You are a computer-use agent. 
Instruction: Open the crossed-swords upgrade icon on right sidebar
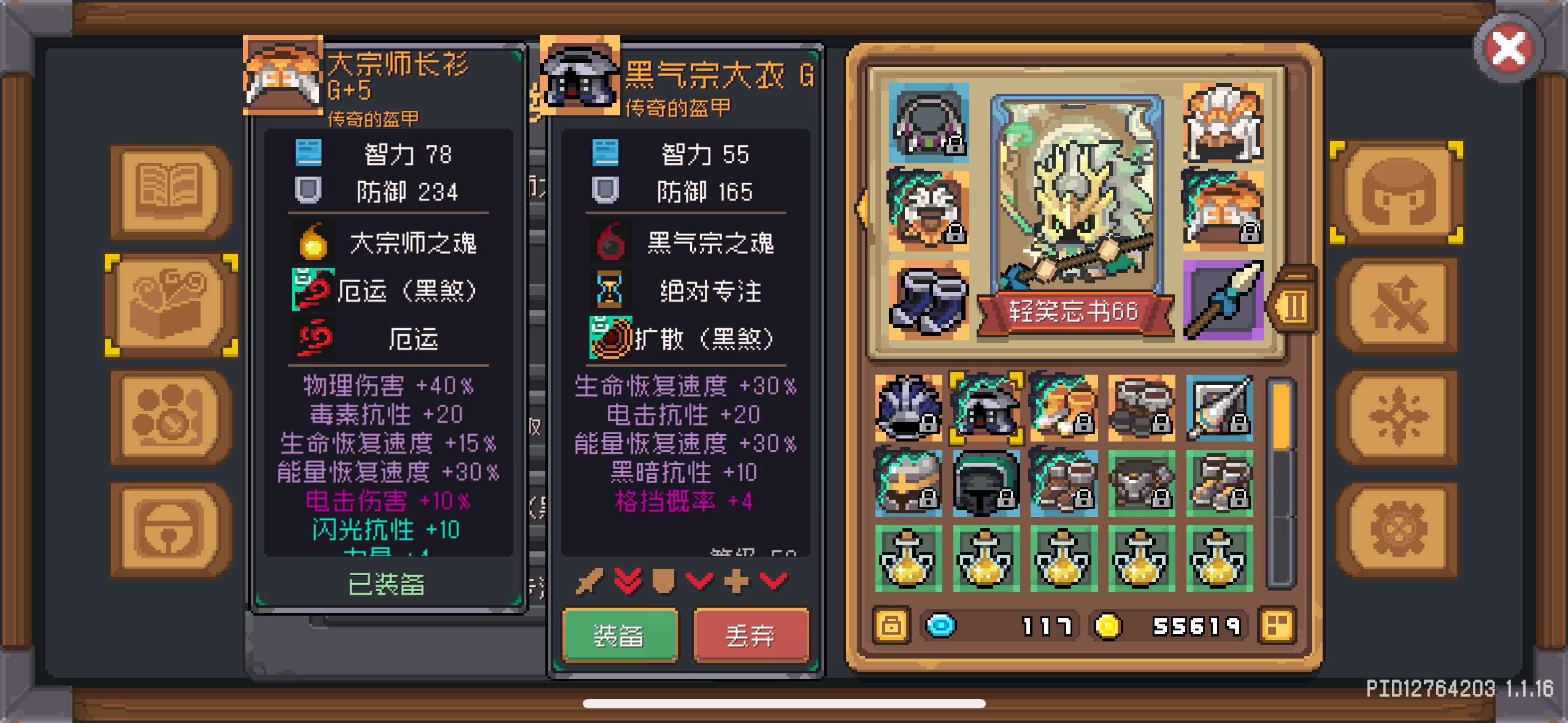[1401, 305]
